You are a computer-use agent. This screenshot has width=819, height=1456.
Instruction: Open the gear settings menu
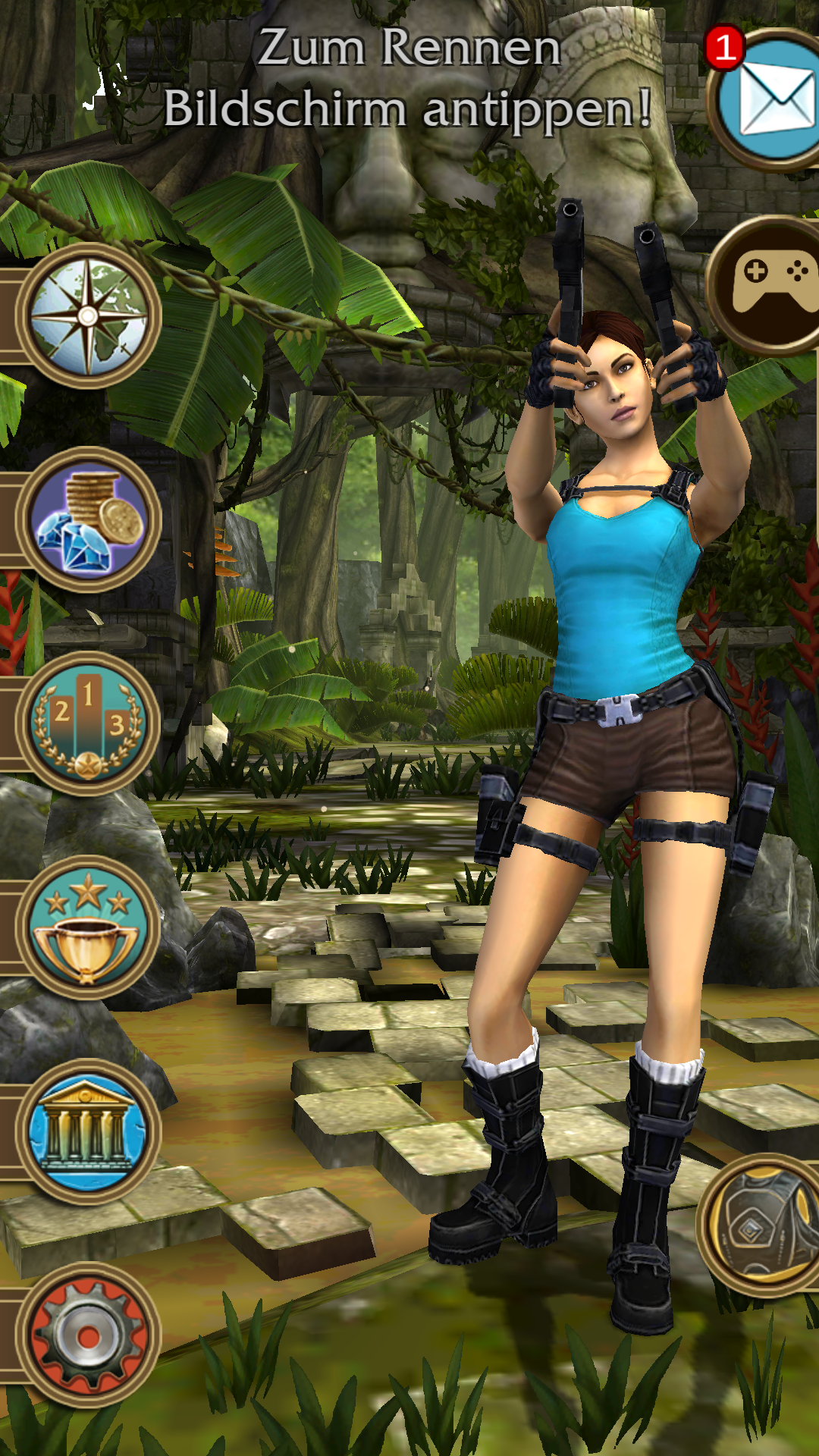[x=88, y=1335]
